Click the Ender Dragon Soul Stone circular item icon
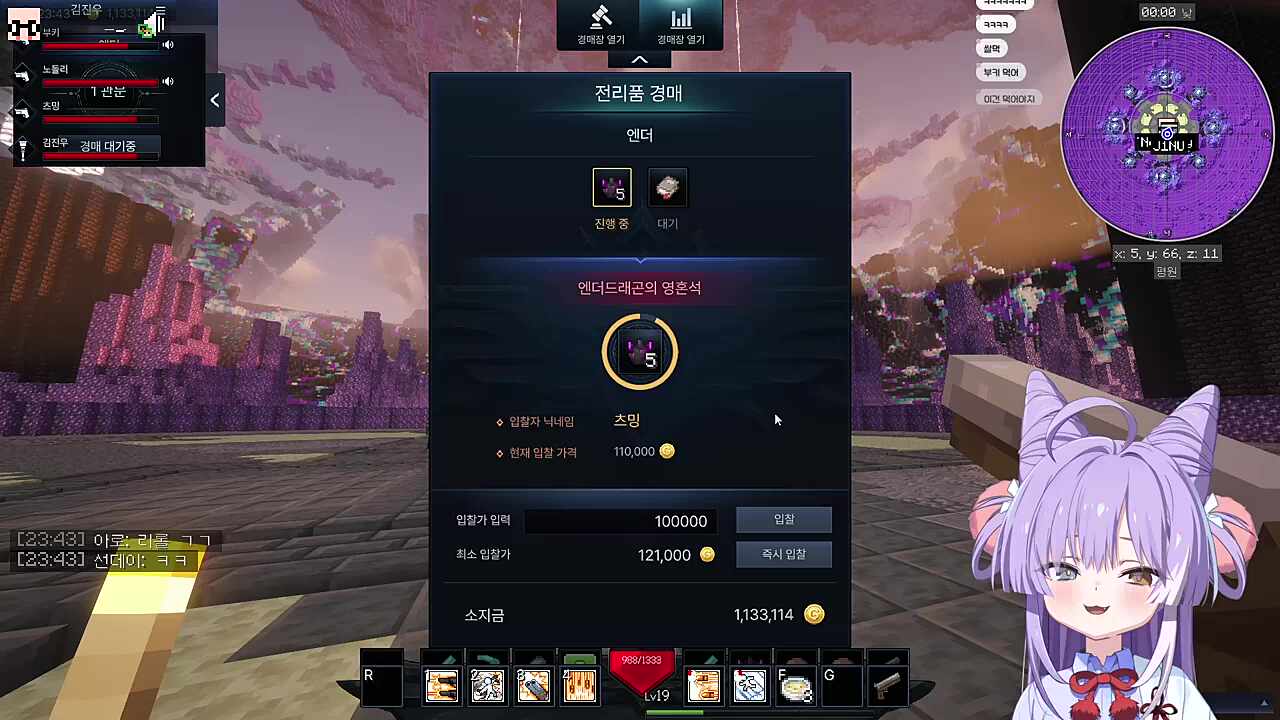The image size is (1280, 720). tap(640, 352)
